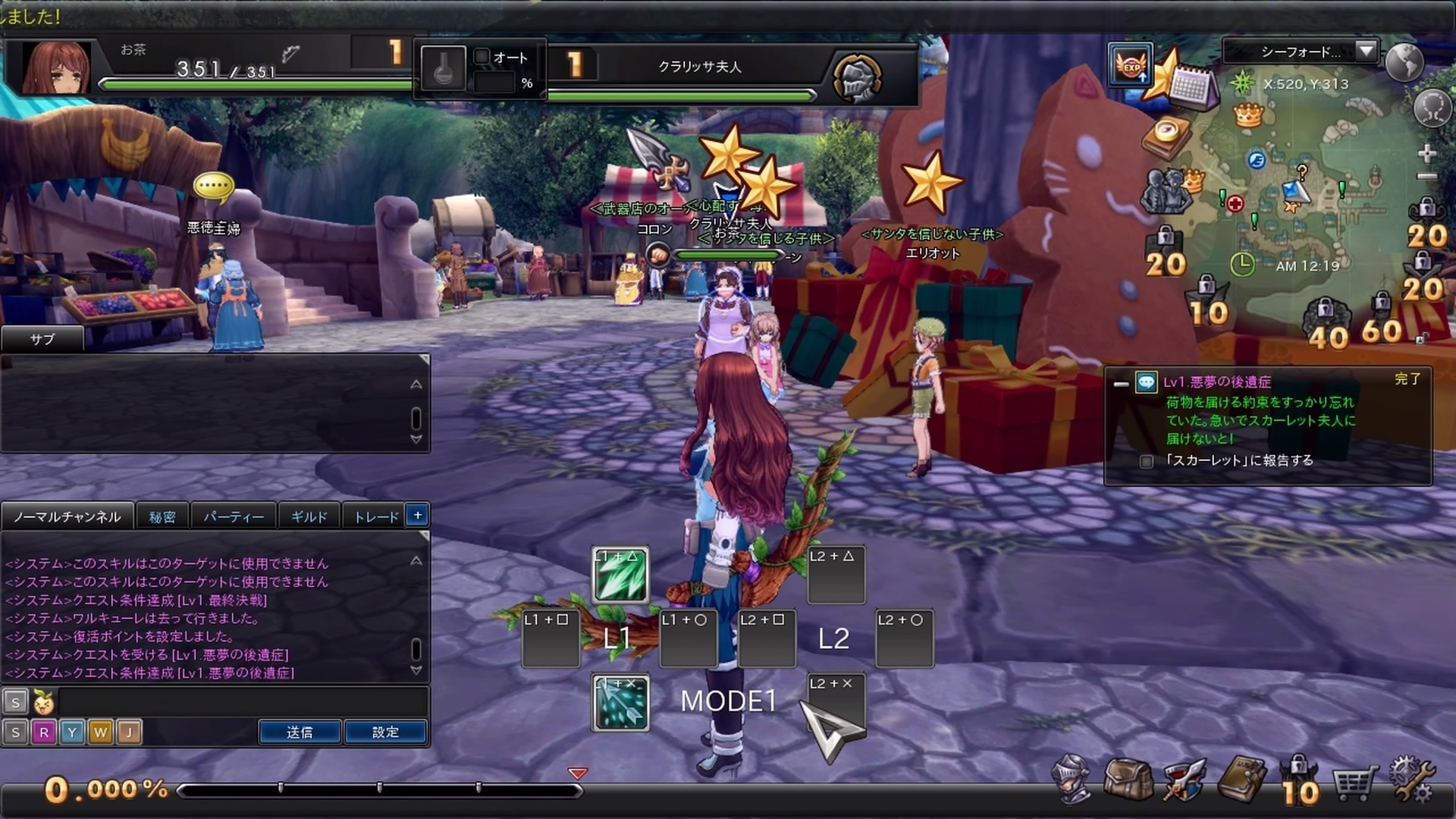Open the world map globe icon
1456x819 pixels.
[x=1404, y=62]
